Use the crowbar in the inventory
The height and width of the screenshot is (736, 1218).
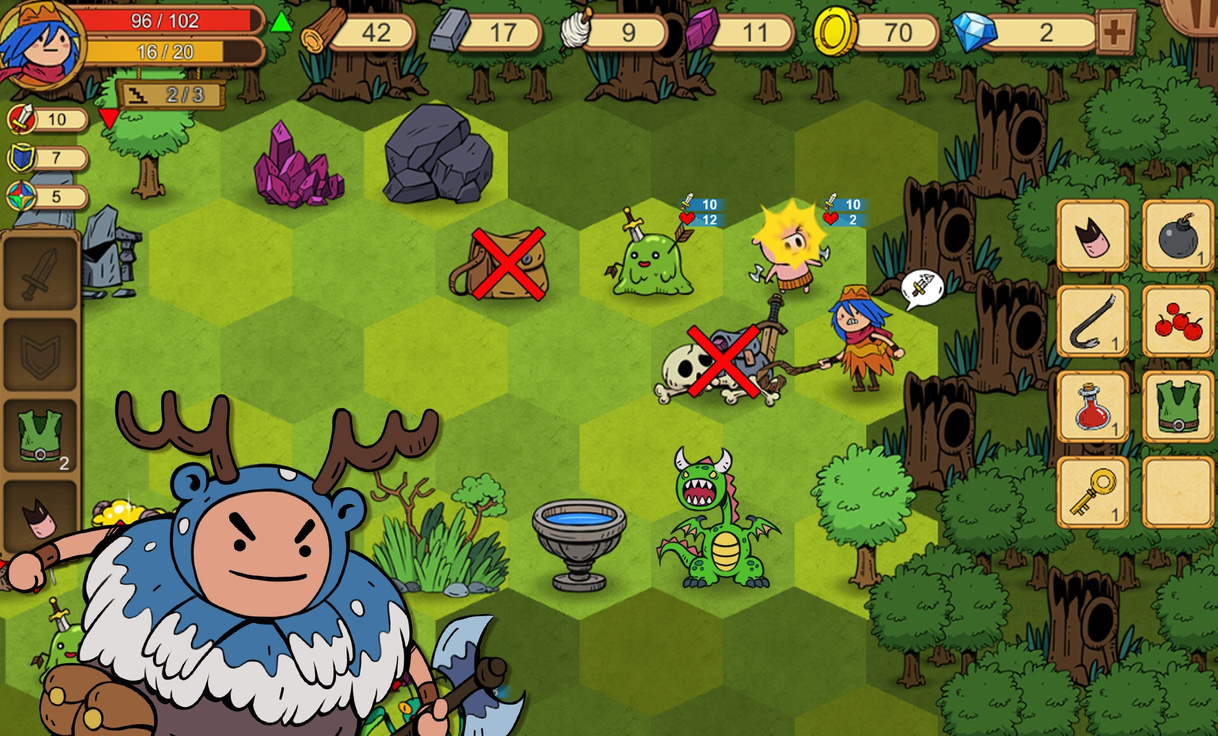1093,322
